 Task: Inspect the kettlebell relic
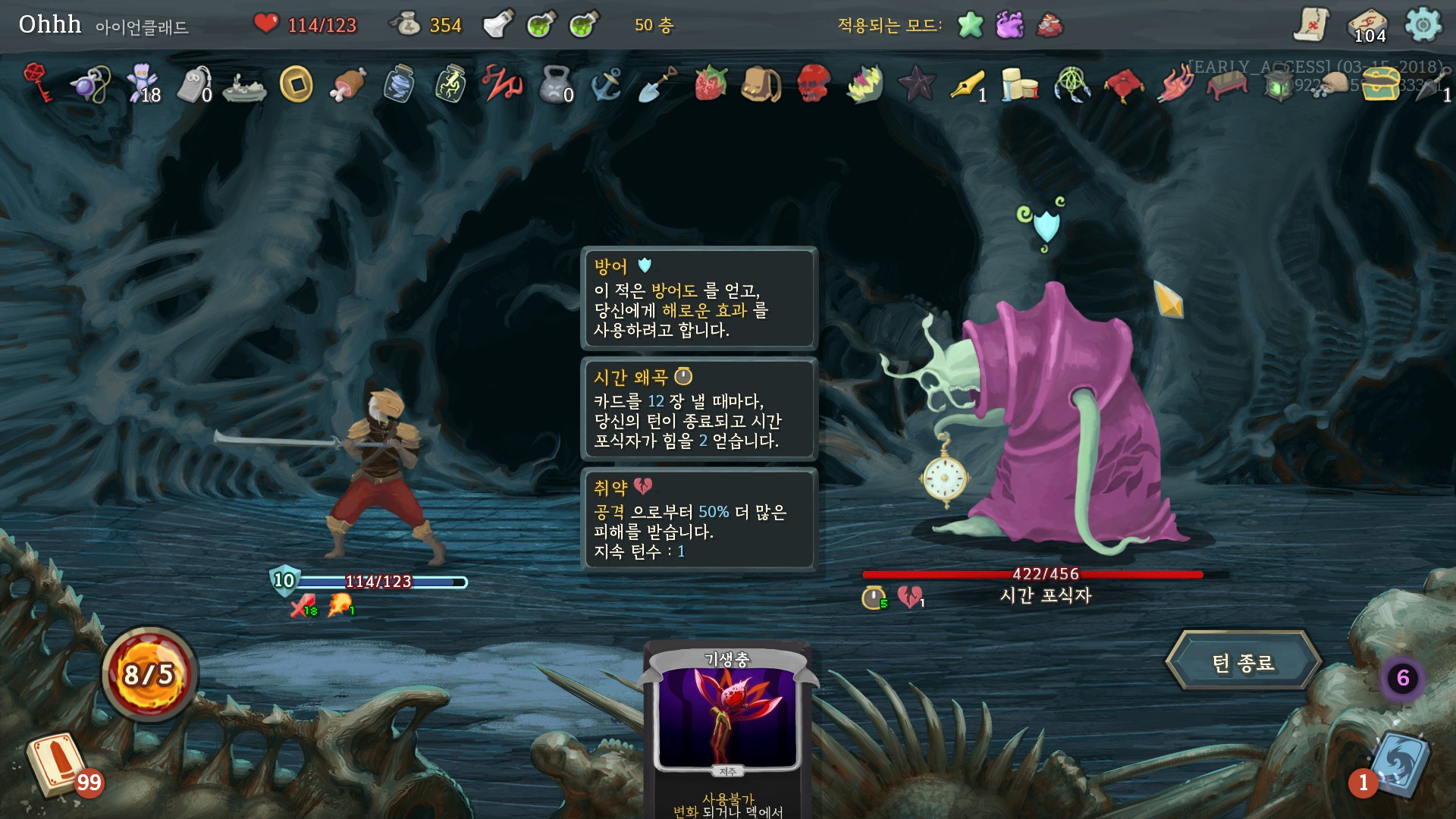click(554, 83)
